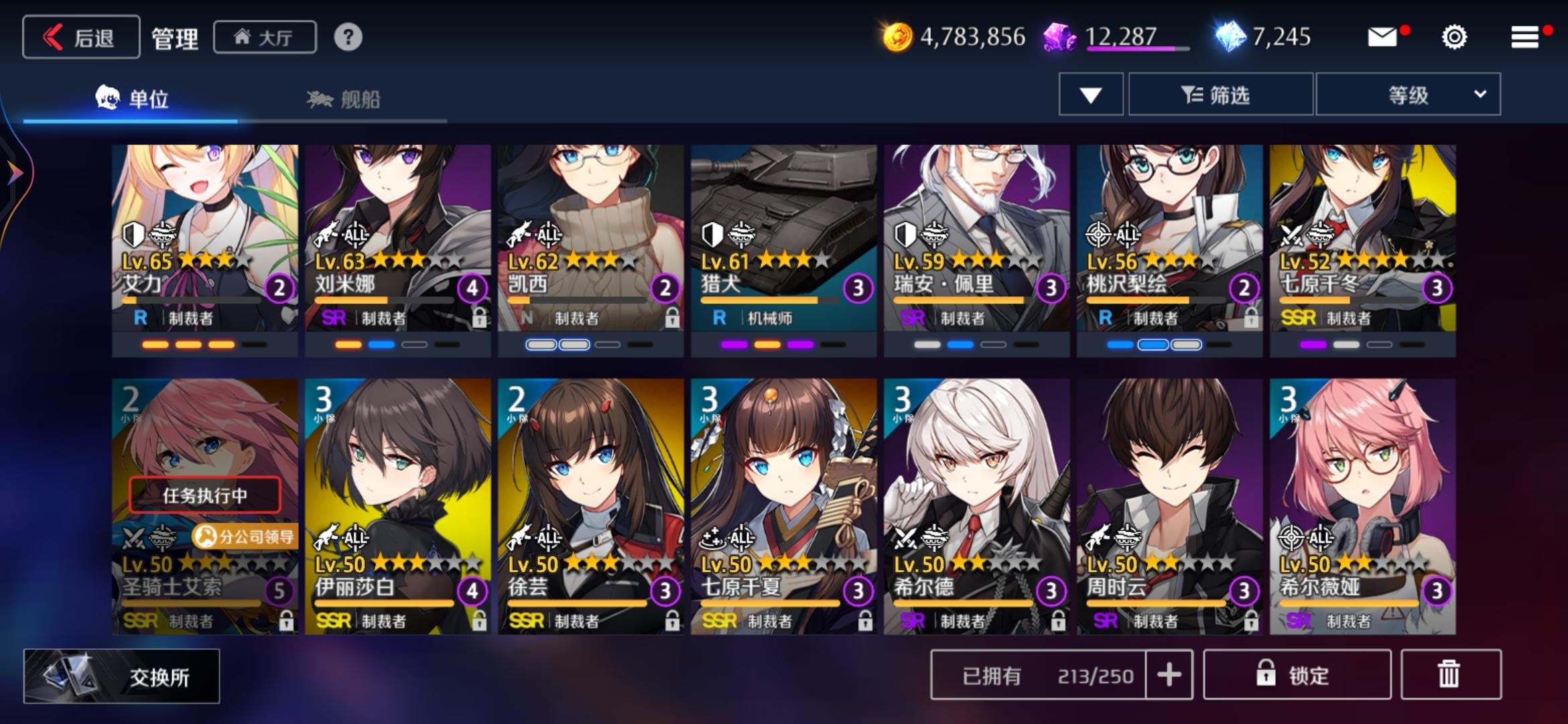Click the 后退 back button

[80, 37]
